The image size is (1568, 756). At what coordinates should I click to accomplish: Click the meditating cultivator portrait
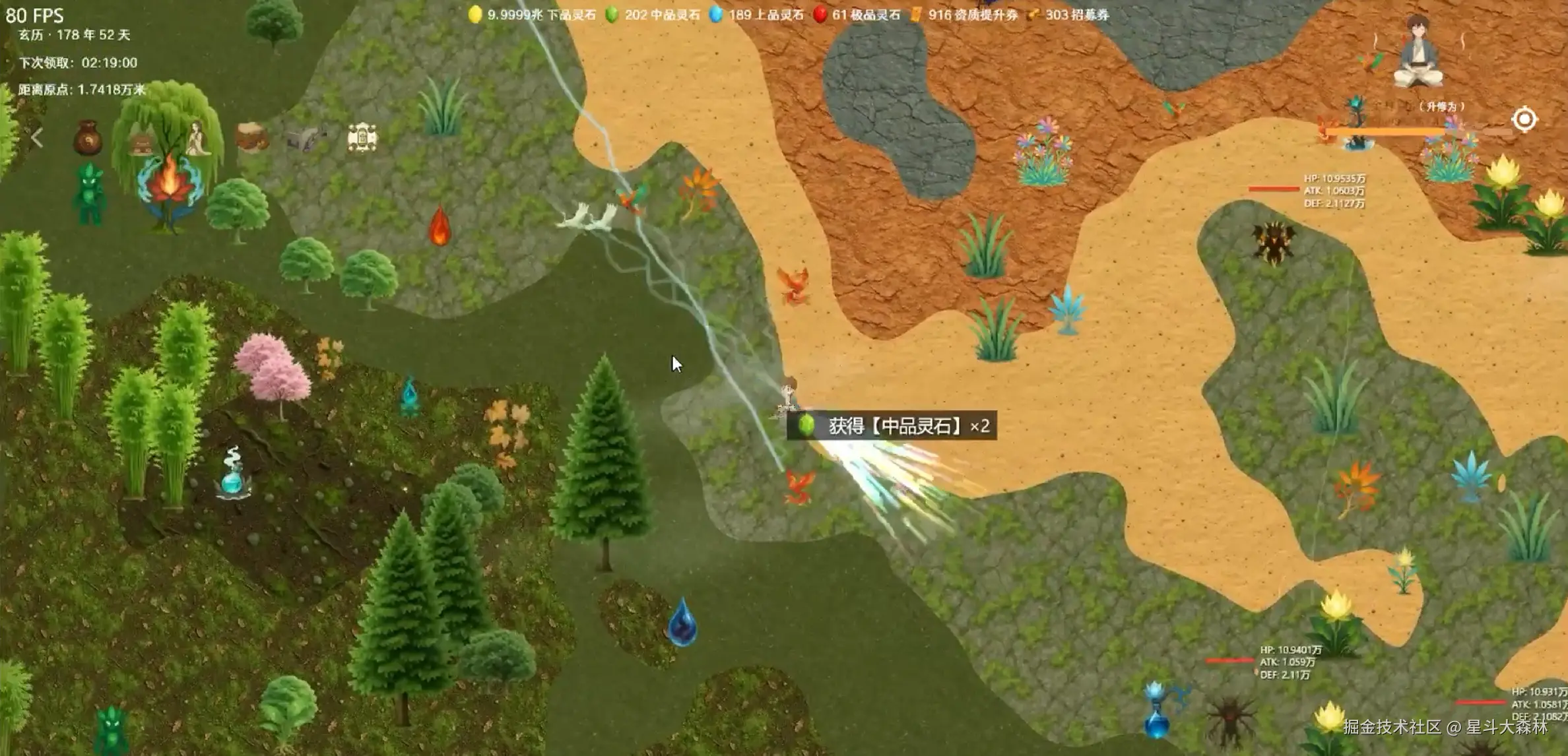[1418, 51]
